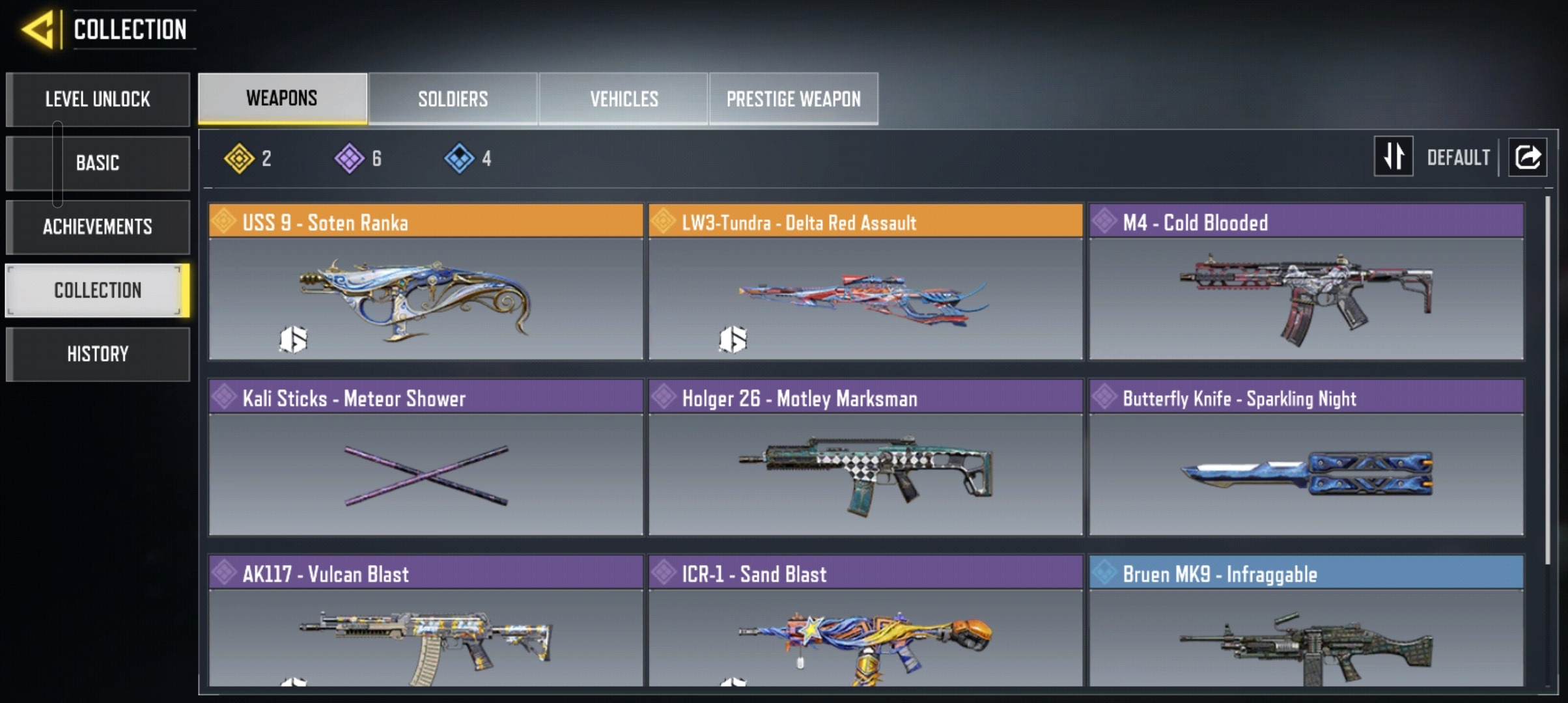Select the Collection menu entry
Image resolution: width=1568 pixels, height=703 pixels.
[98, 290]
